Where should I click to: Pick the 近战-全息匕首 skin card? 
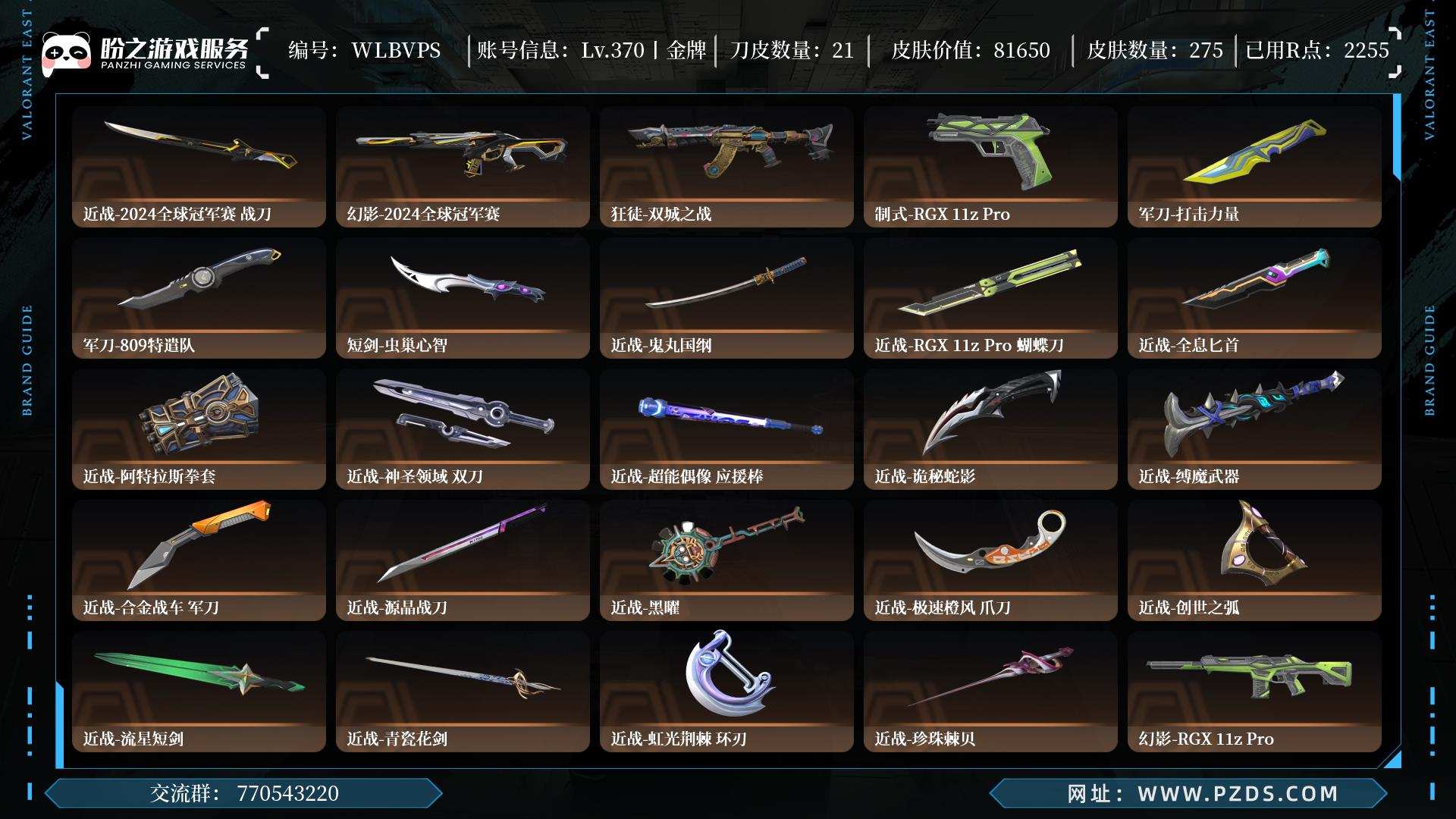[1254, 297]
